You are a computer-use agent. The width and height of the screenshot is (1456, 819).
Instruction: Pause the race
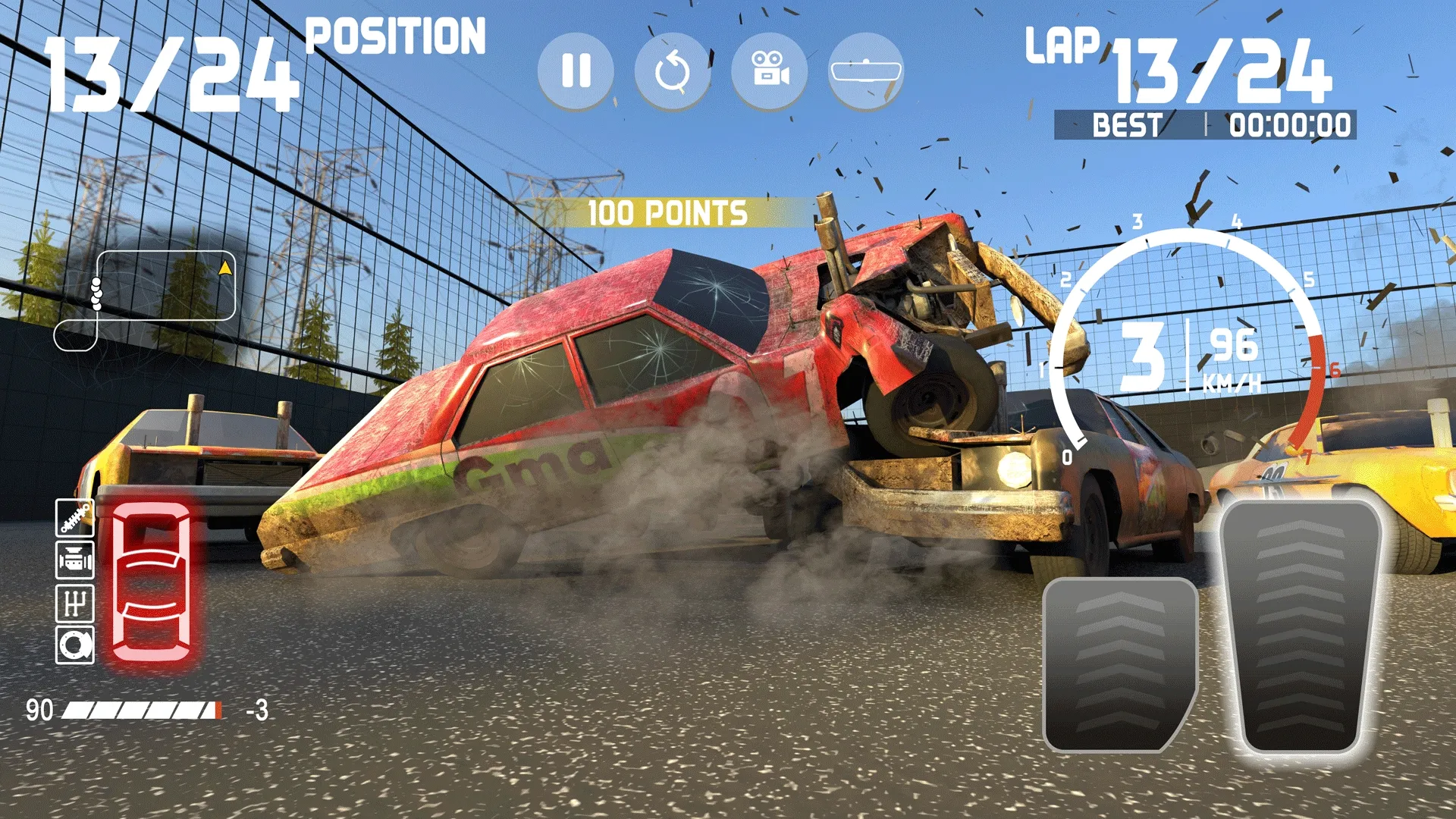576,71
